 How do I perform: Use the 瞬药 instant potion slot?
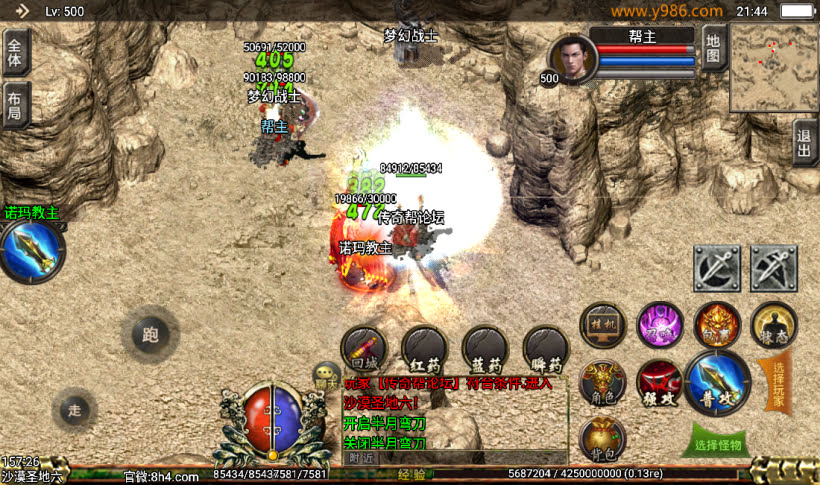[x=546, y=348]
